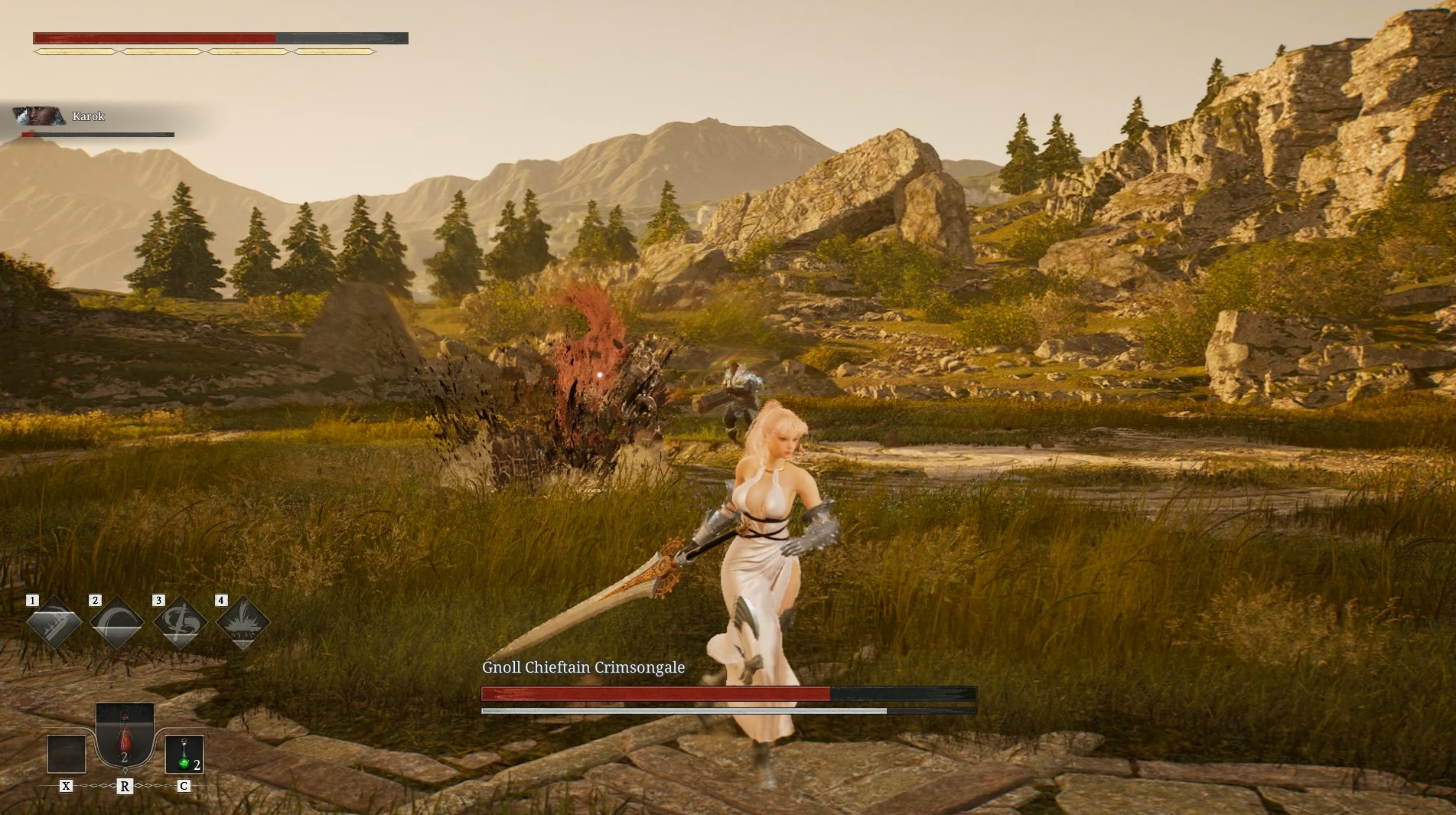
Task: Activate the first skill with the scythe icon
Action: point(54,623)
